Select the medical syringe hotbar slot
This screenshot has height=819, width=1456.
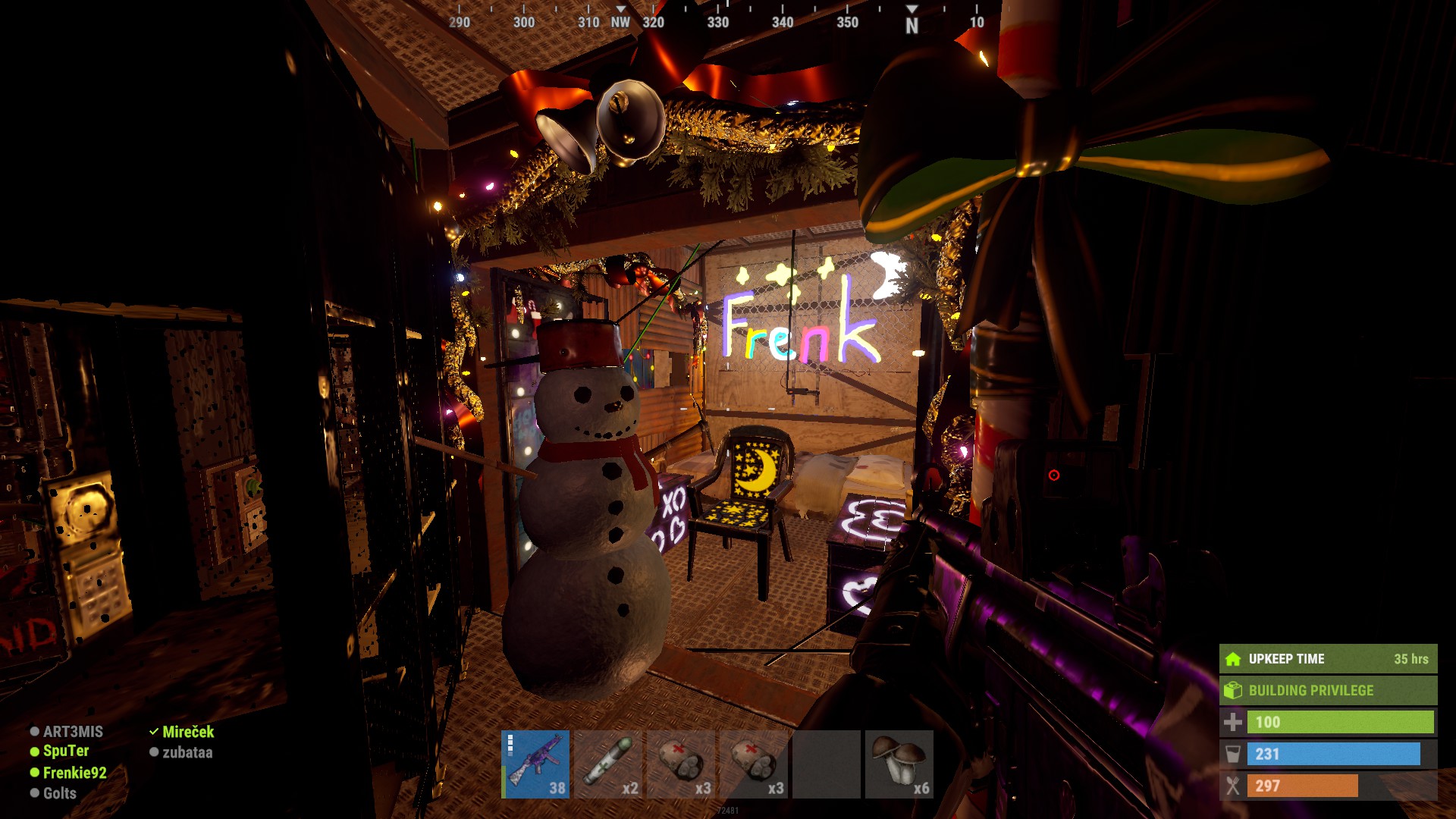pos(608,764)
